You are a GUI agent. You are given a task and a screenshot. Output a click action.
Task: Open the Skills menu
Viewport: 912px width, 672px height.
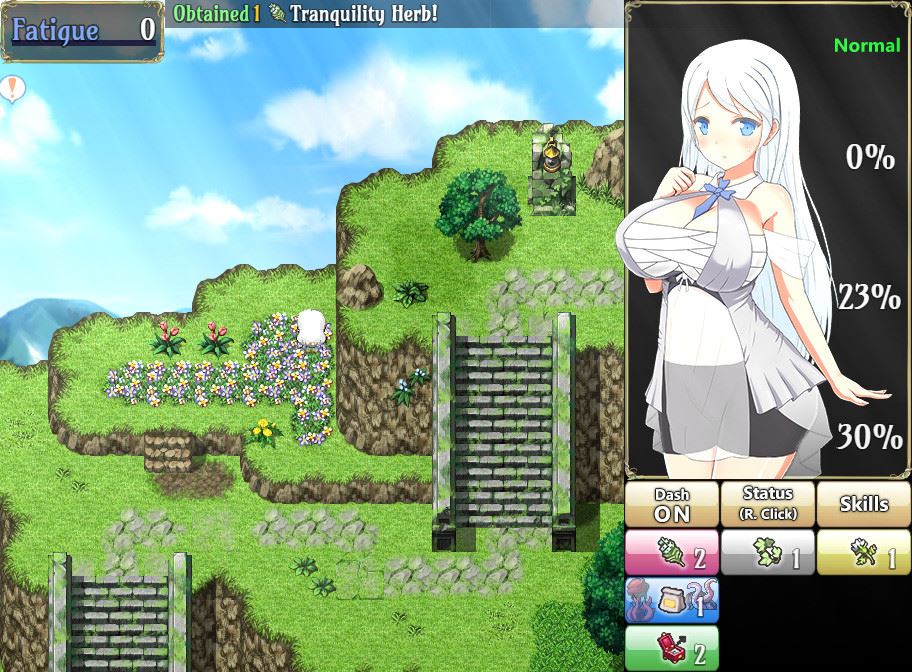pos(864,504)
